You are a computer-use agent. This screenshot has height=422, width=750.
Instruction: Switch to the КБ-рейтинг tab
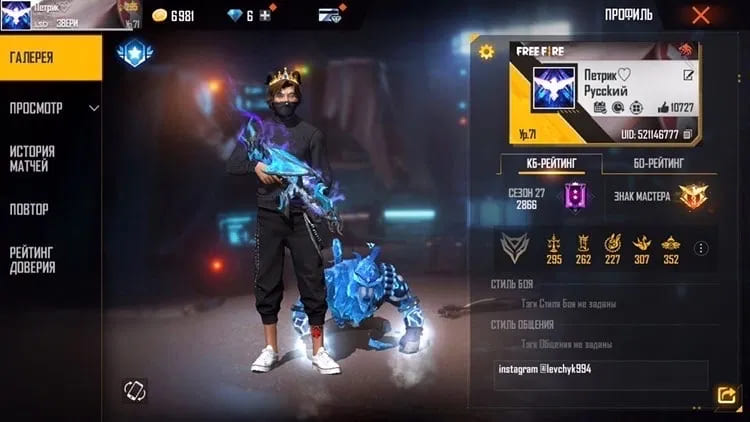coord(550,163)
